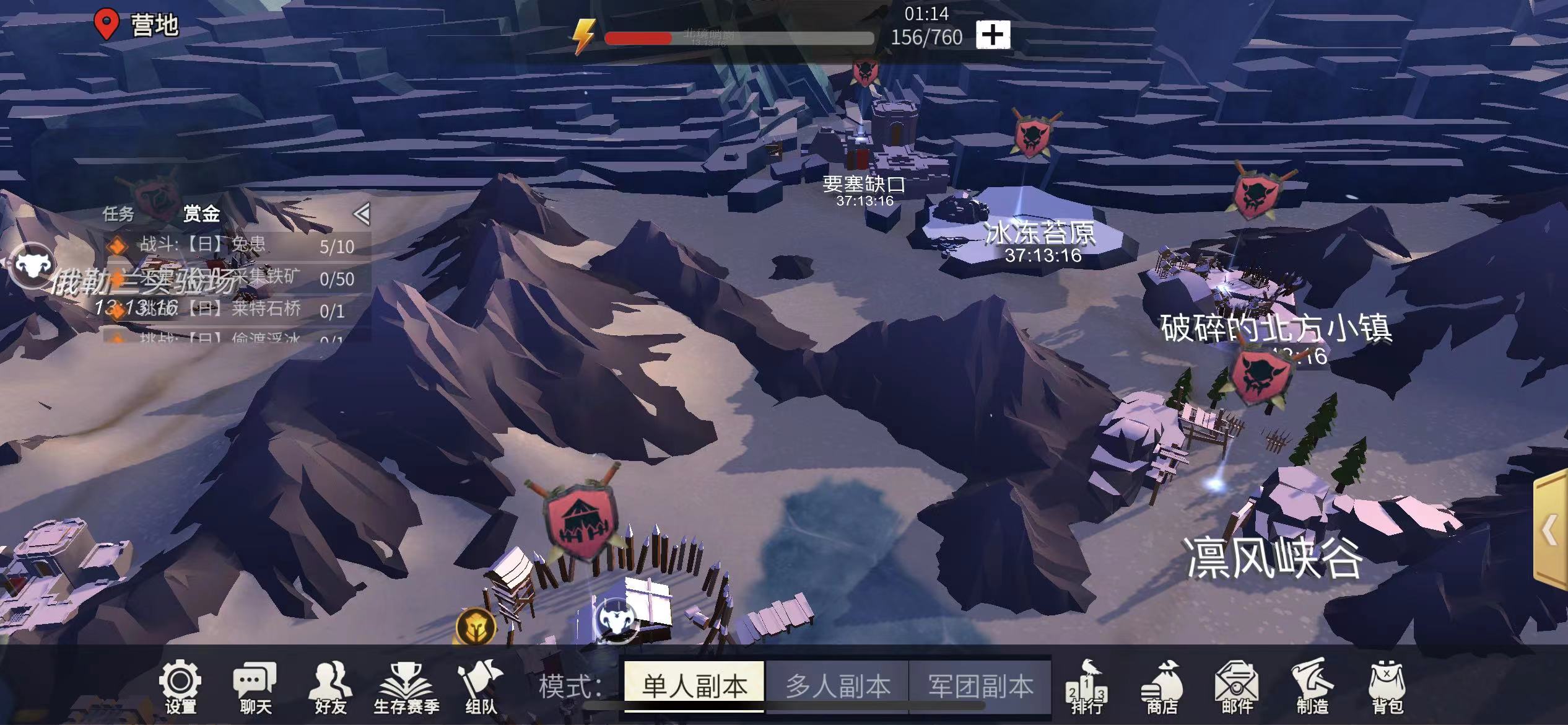Viewport: 1568px width, 725px height.
Task: Select the 单人副本 mode tab
Action: click(694, 685)
